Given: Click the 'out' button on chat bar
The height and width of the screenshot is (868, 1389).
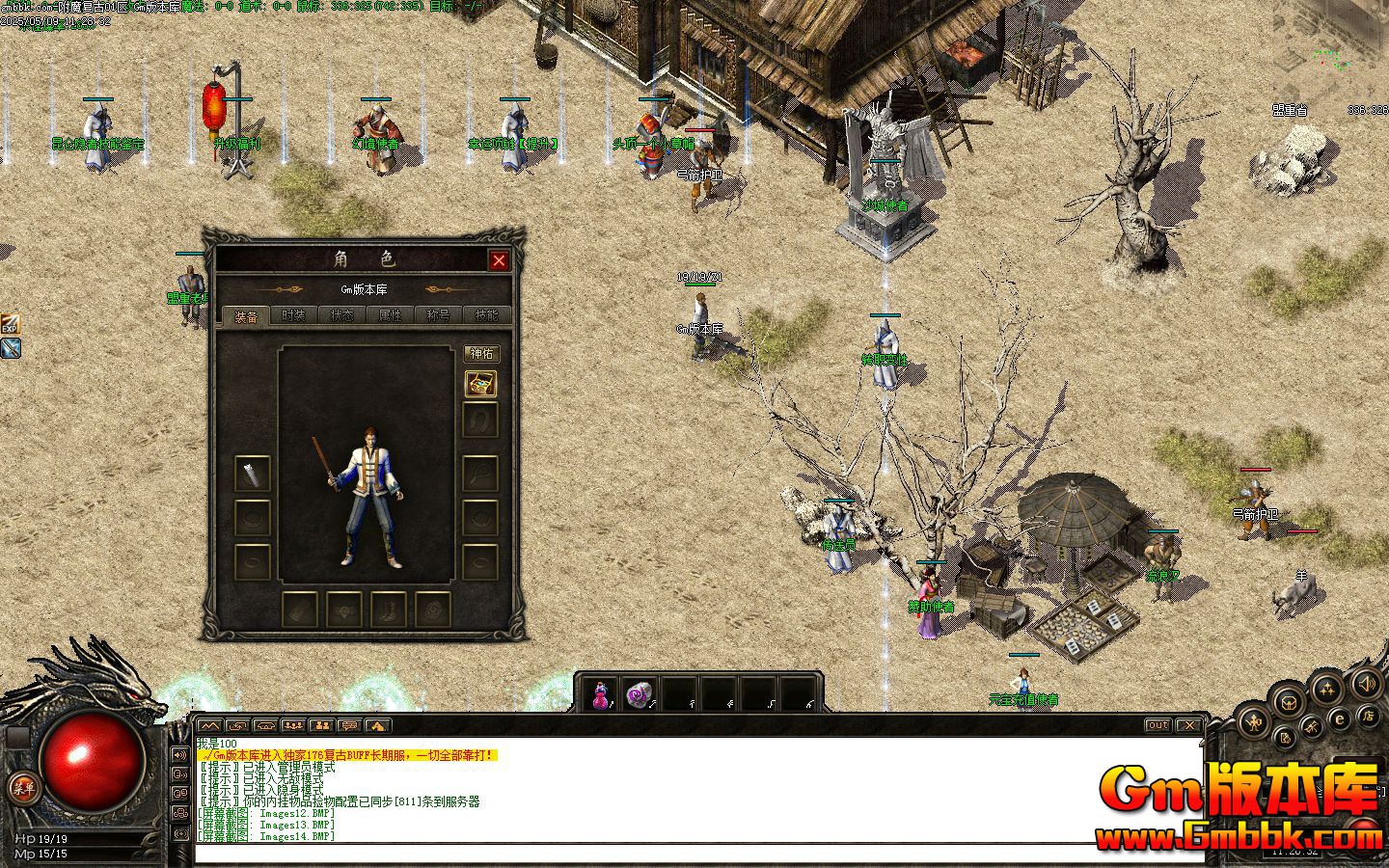Looking at the screenshot, I should 1157,725.
